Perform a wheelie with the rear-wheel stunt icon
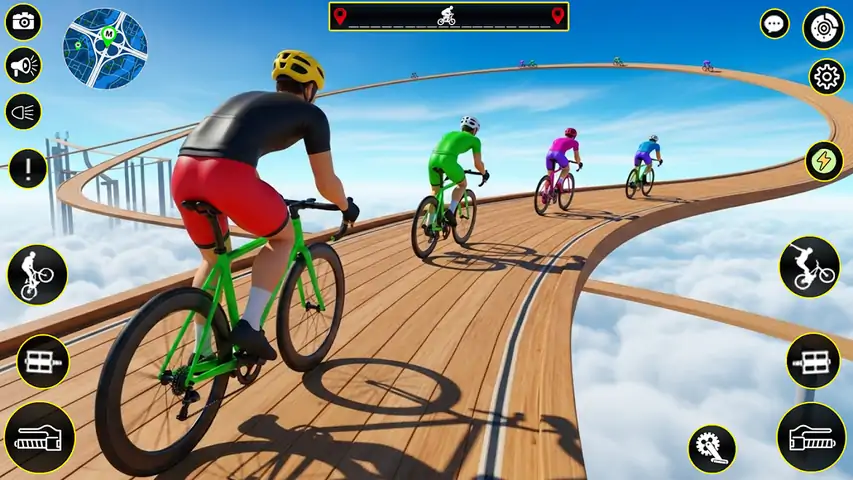 pyautogui.click(x=37, y=274)
